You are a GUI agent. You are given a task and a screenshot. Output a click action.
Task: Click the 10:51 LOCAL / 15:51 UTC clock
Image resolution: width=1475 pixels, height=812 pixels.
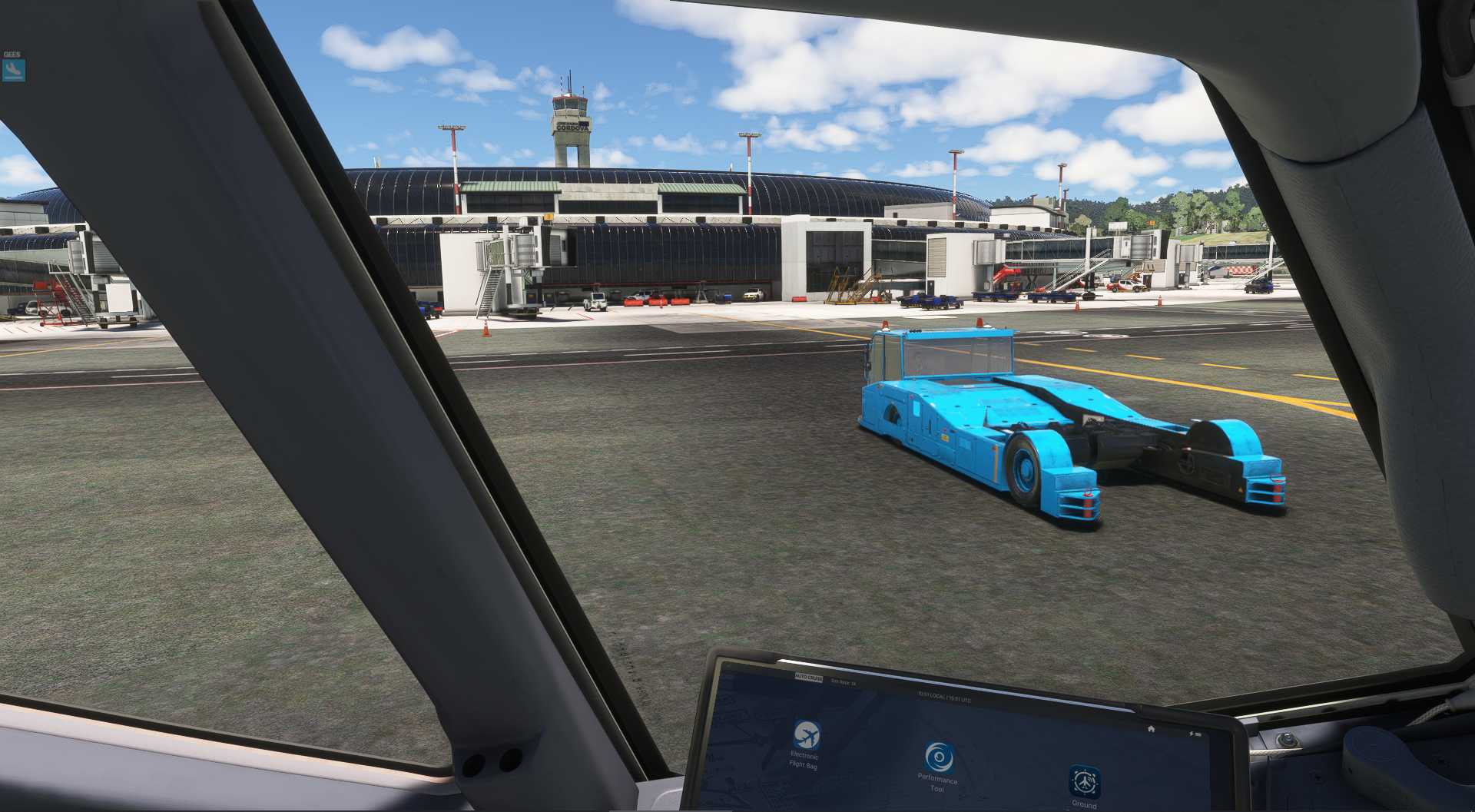tap(943, 697)
